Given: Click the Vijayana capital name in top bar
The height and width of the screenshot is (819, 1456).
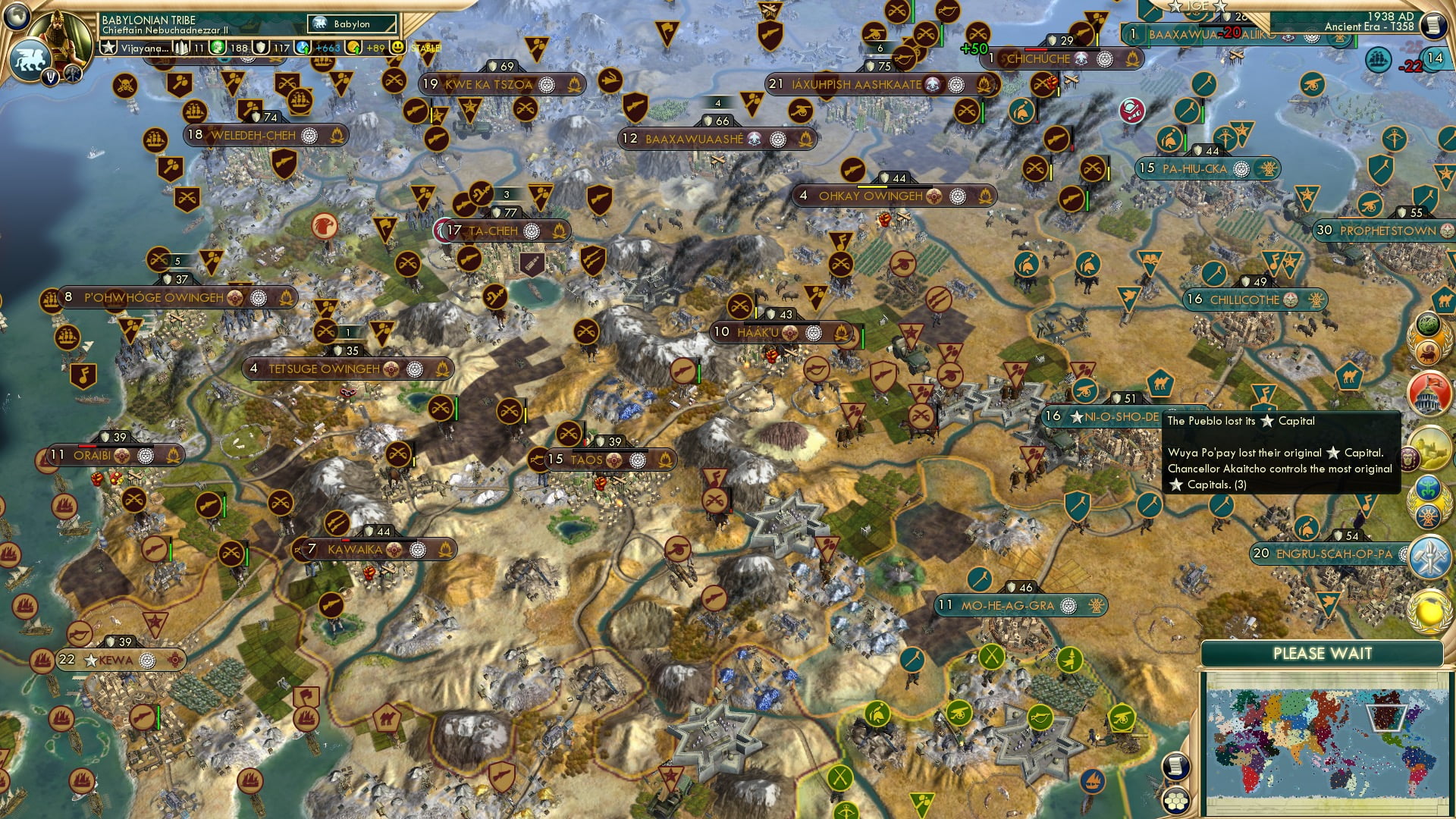Looking at the screenshot, I should pos(144,49).
